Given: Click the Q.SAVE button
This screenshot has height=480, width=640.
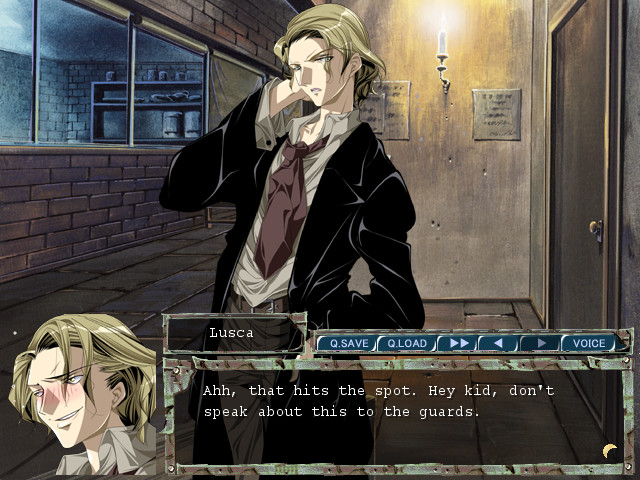Looking at the screenshot, I should click(x=347, y=343).
